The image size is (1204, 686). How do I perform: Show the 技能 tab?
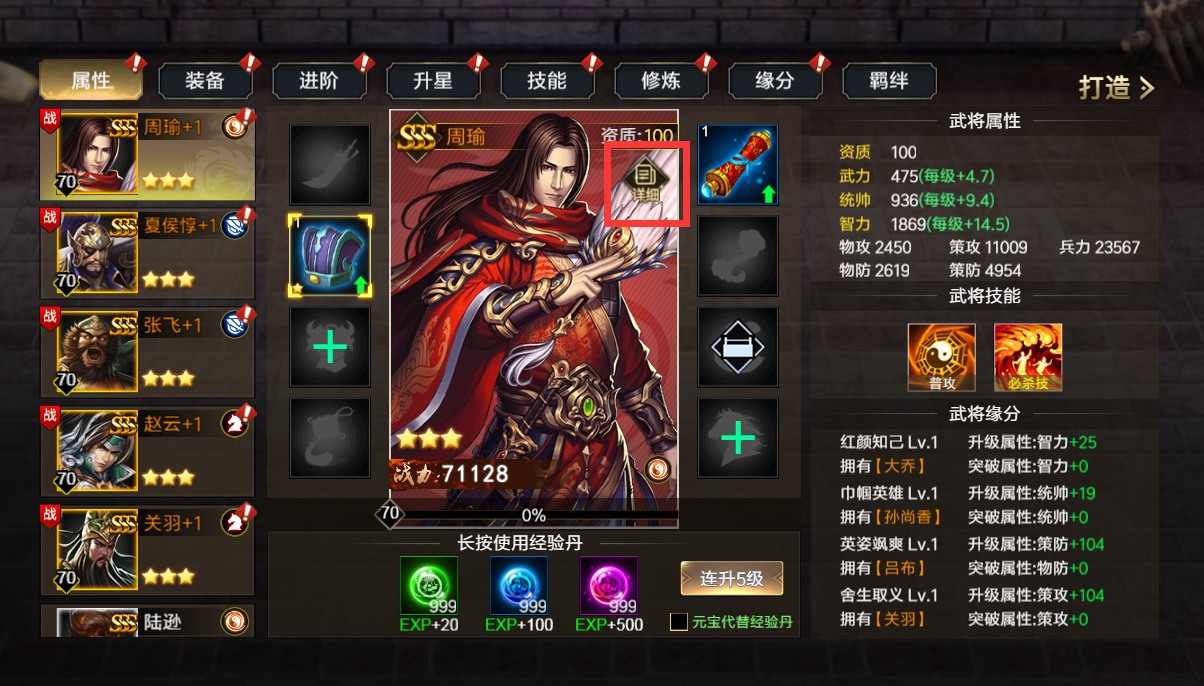pos(547,81)
